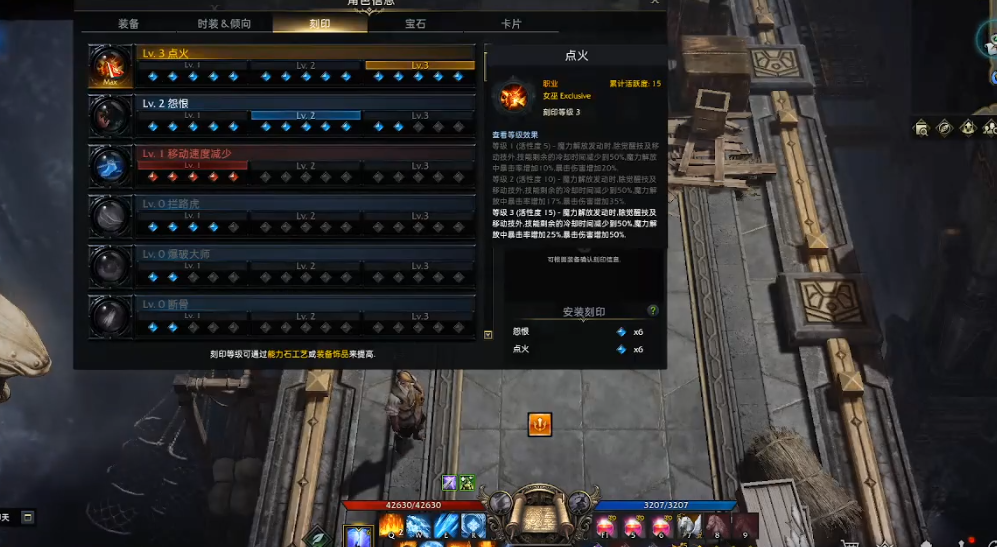Select the Lv. 3 点火 engraving row
This screenshot has width=997, height=547.
point(305,65)
